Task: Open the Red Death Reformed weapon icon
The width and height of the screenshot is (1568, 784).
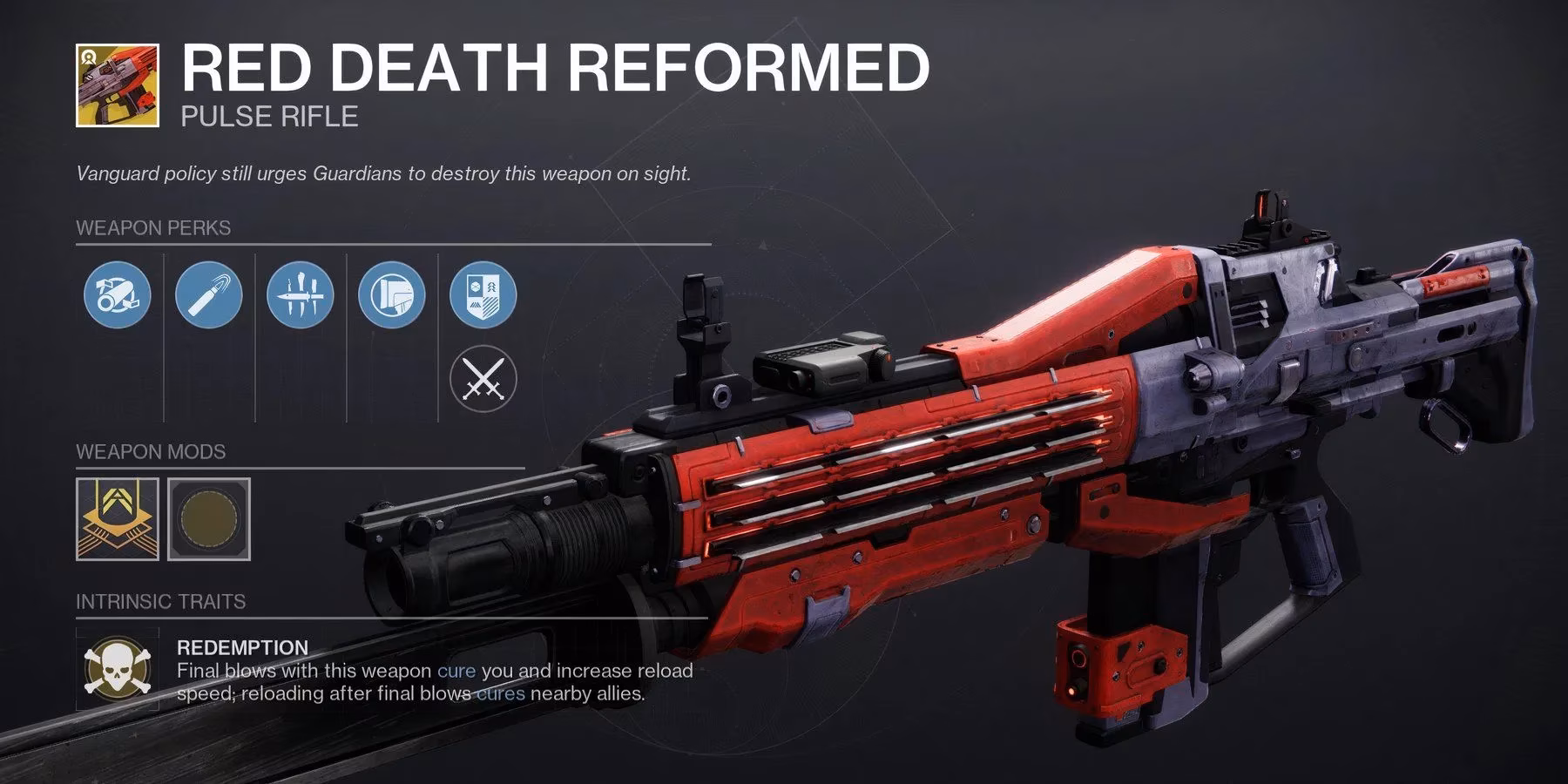Action: 118,84
